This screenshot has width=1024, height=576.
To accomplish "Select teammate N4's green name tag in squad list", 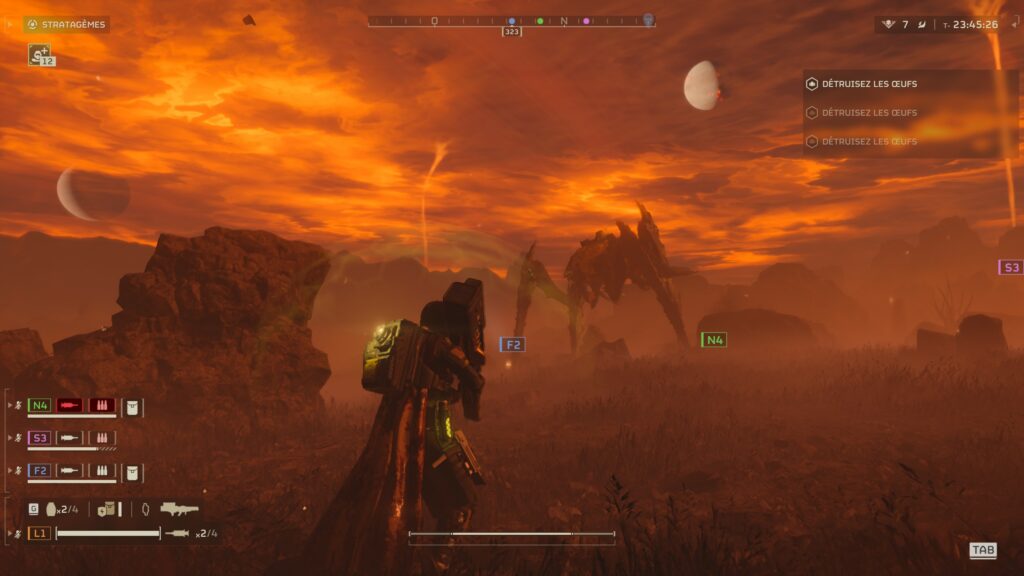I will pos(39,405).
